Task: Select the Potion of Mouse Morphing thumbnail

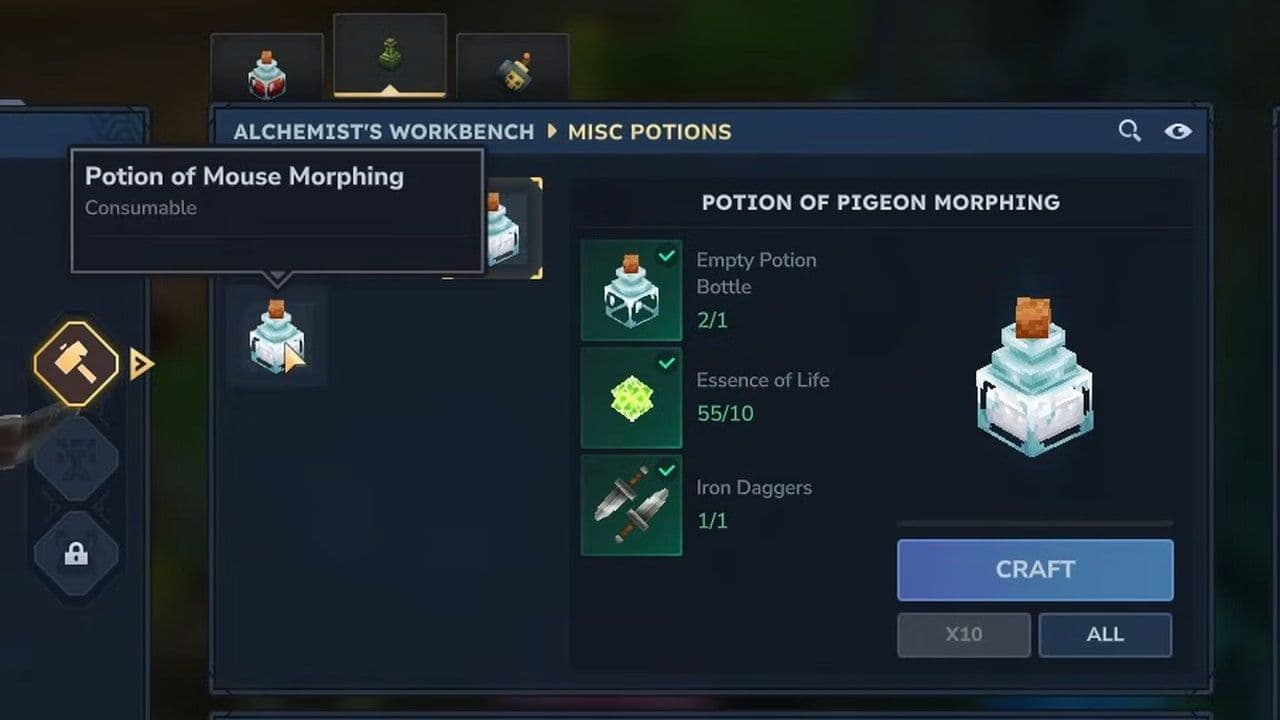Action: [277, 335]
